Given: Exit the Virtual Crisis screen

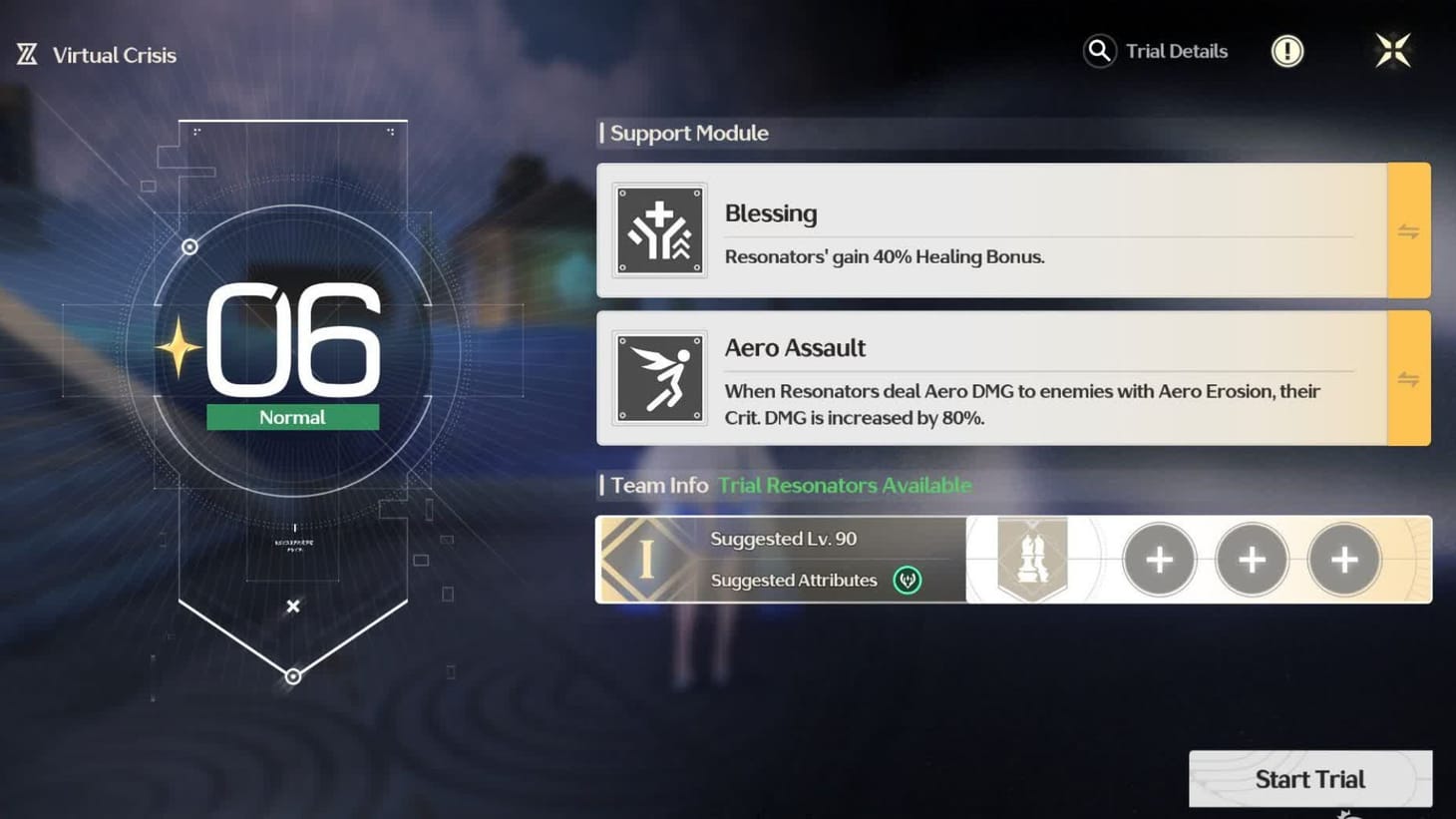Looking at the screenshot, I should point(1393,50).
